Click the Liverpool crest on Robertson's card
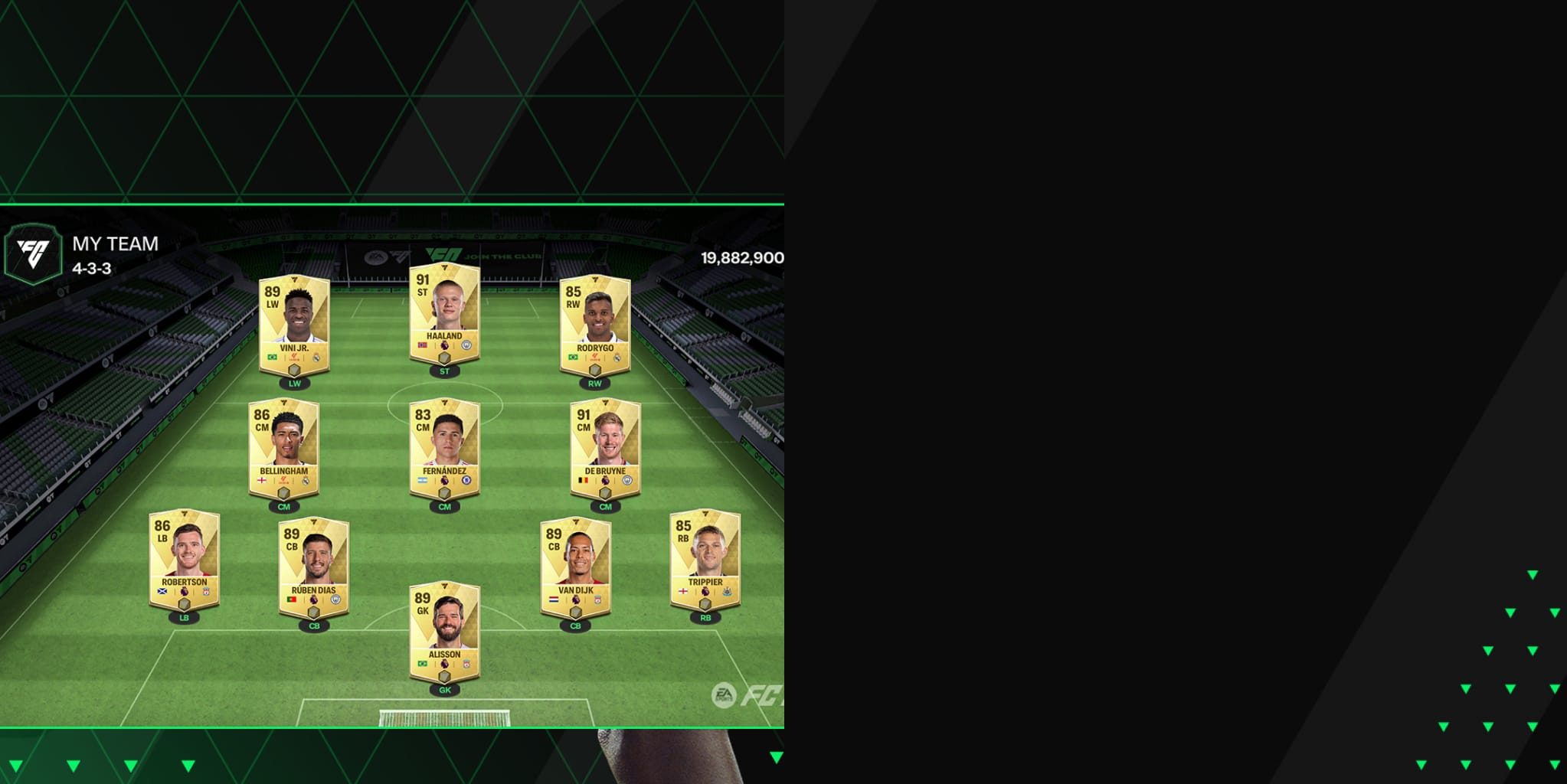 (x=205, y=592)
